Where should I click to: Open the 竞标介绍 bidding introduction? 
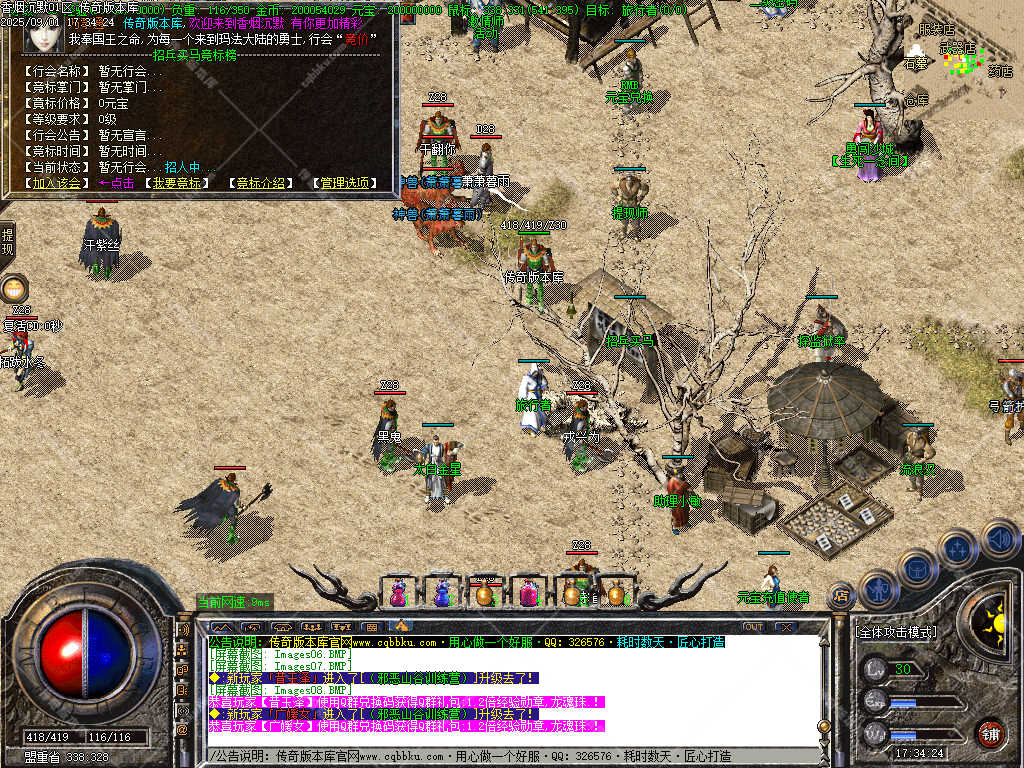click(x=261, y=183)
